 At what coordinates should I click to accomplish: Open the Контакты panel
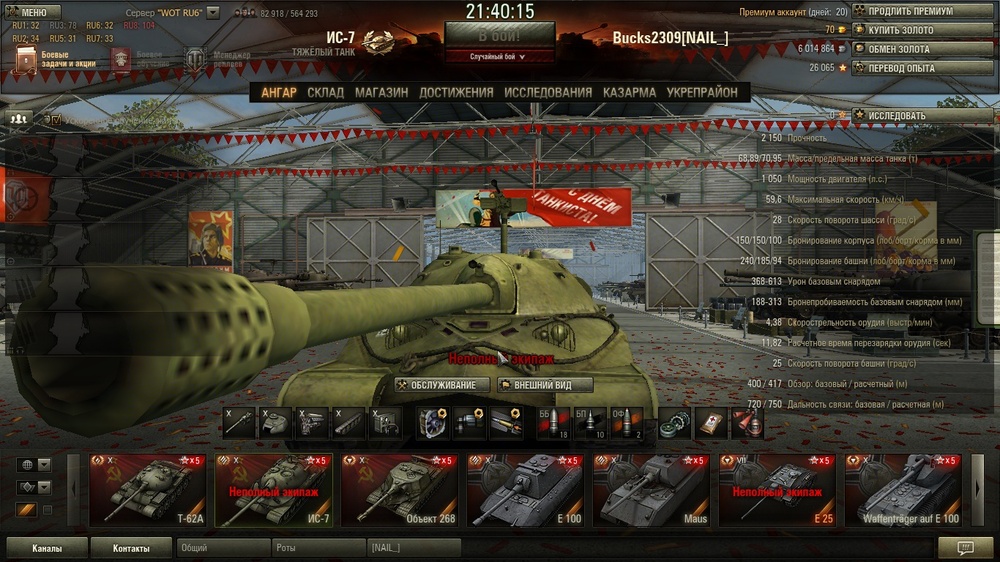point(131,548)
